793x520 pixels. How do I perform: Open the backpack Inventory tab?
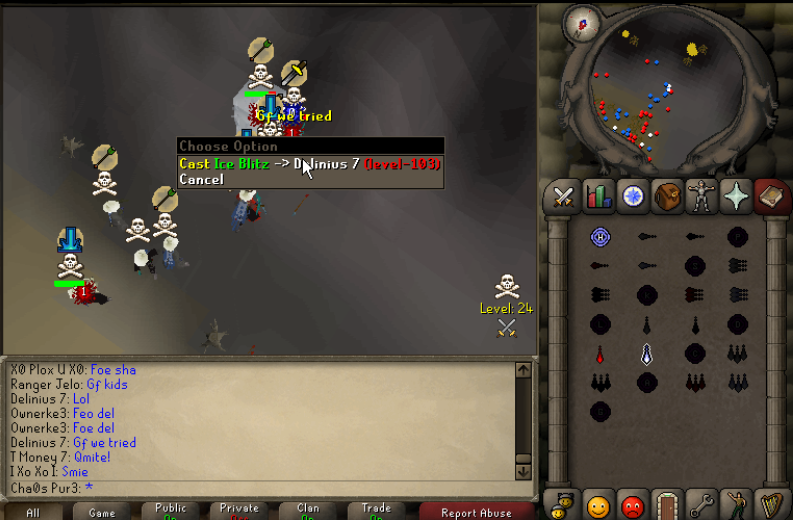pos(667,197)
